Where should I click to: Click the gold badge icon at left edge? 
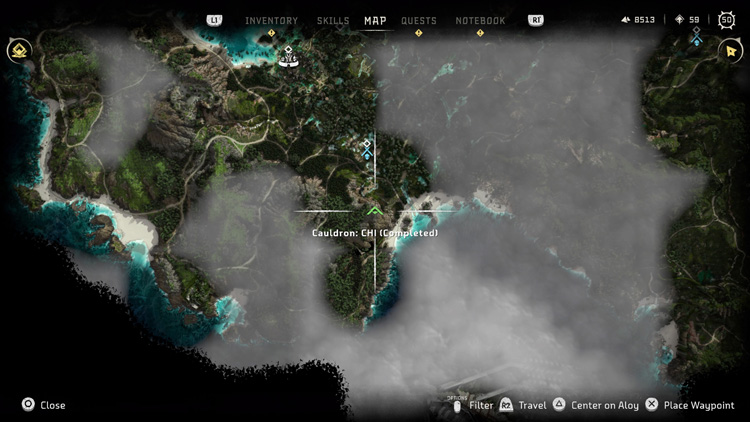coord(18,51)
